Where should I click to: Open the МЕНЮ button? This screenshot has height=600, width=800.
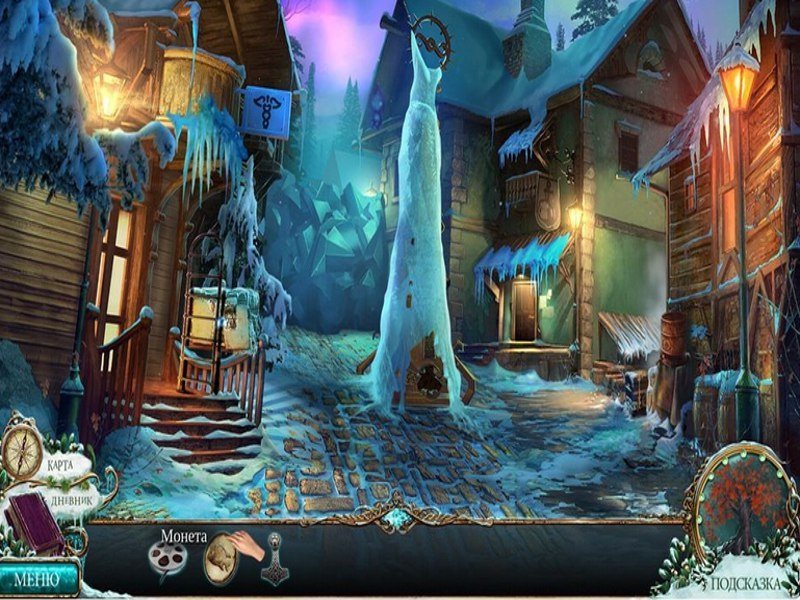[40, 577]
